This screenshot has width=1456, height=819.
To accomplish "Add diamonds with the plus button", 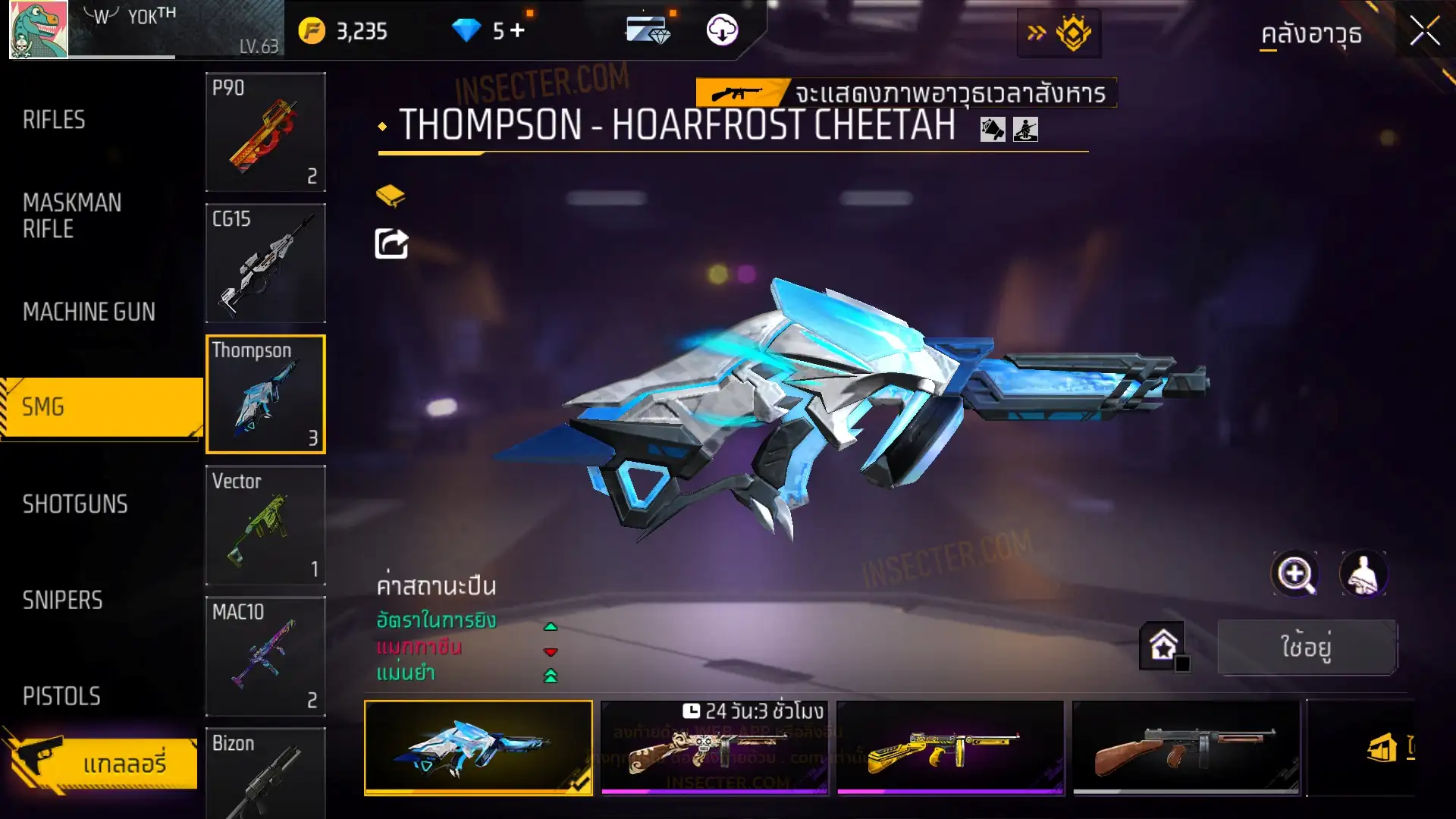I will pos(518,30).
